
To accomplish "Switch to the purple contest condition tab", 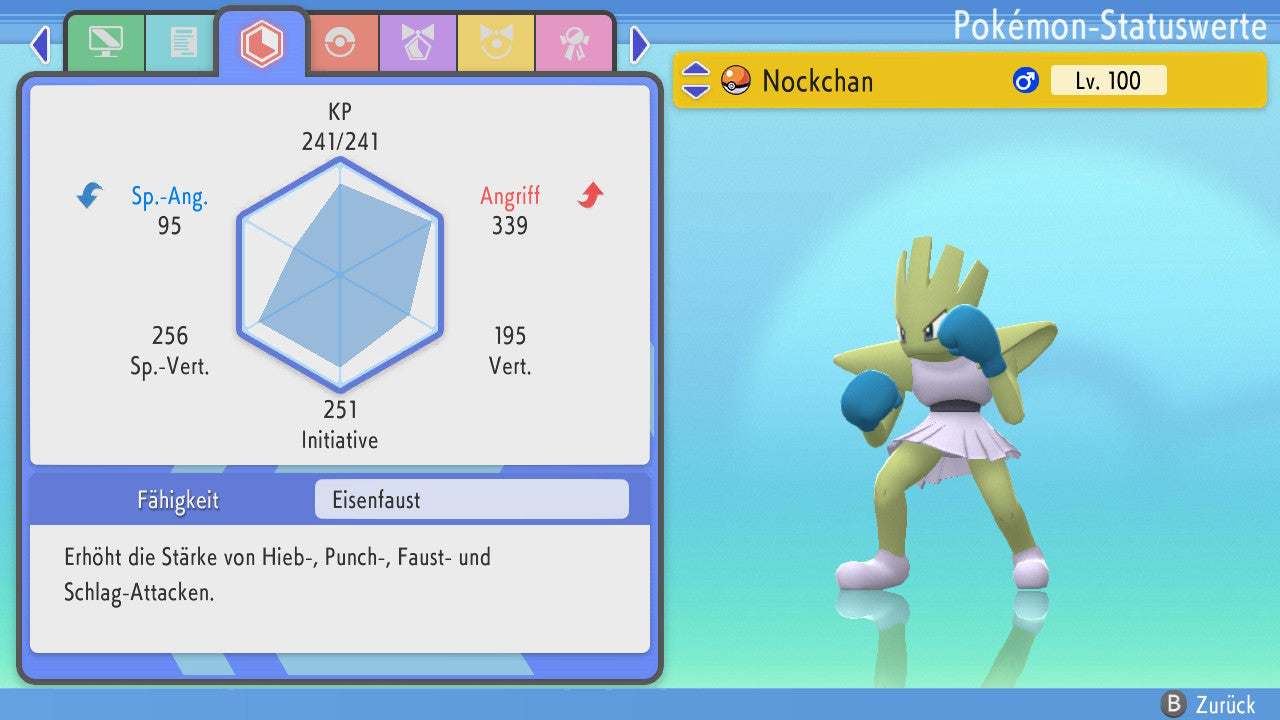I will click(418, 43).
